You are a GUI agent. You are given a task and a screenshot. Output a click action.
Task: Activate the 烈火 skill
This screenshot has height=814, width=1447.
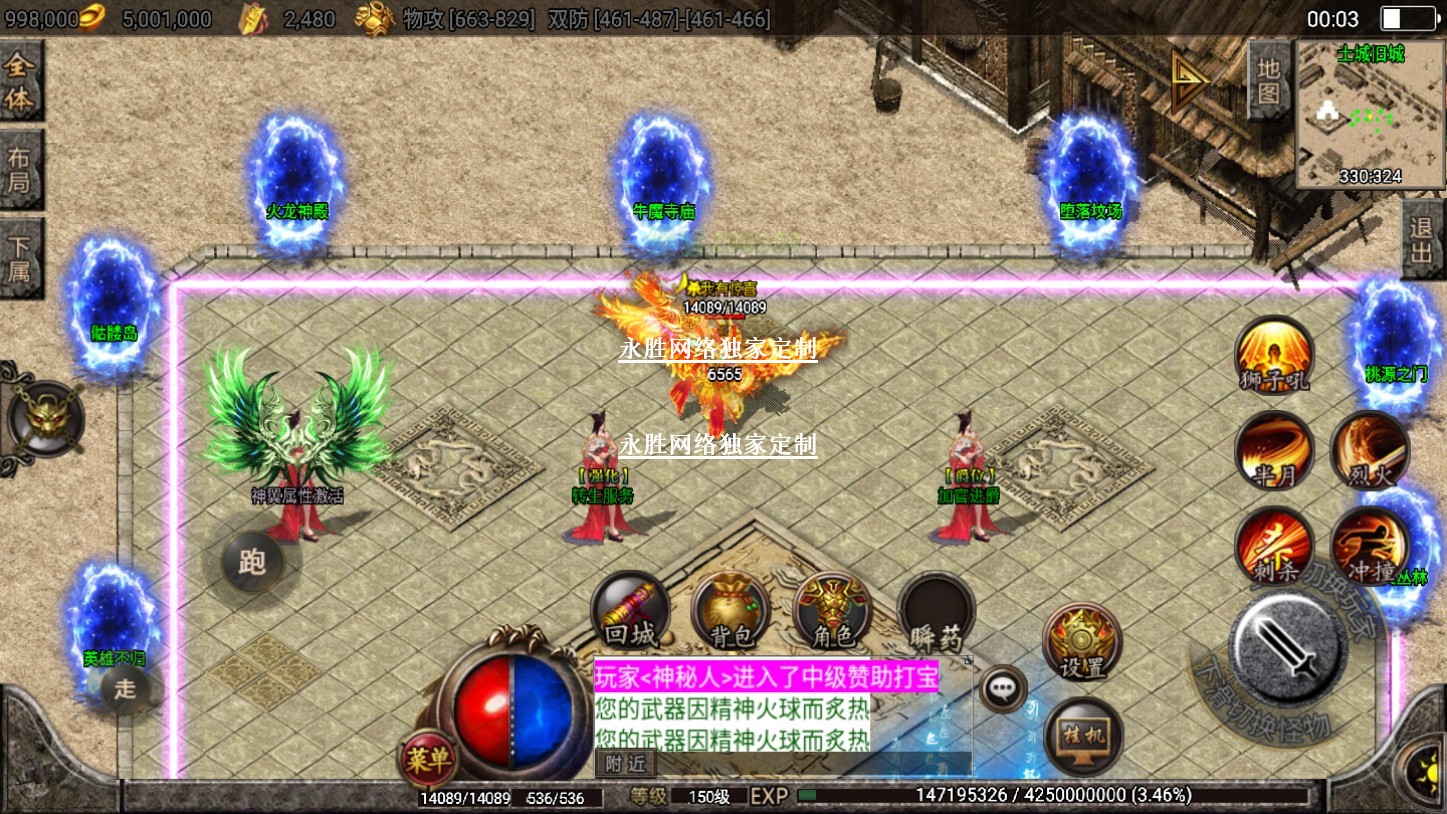click(1369, 451)
